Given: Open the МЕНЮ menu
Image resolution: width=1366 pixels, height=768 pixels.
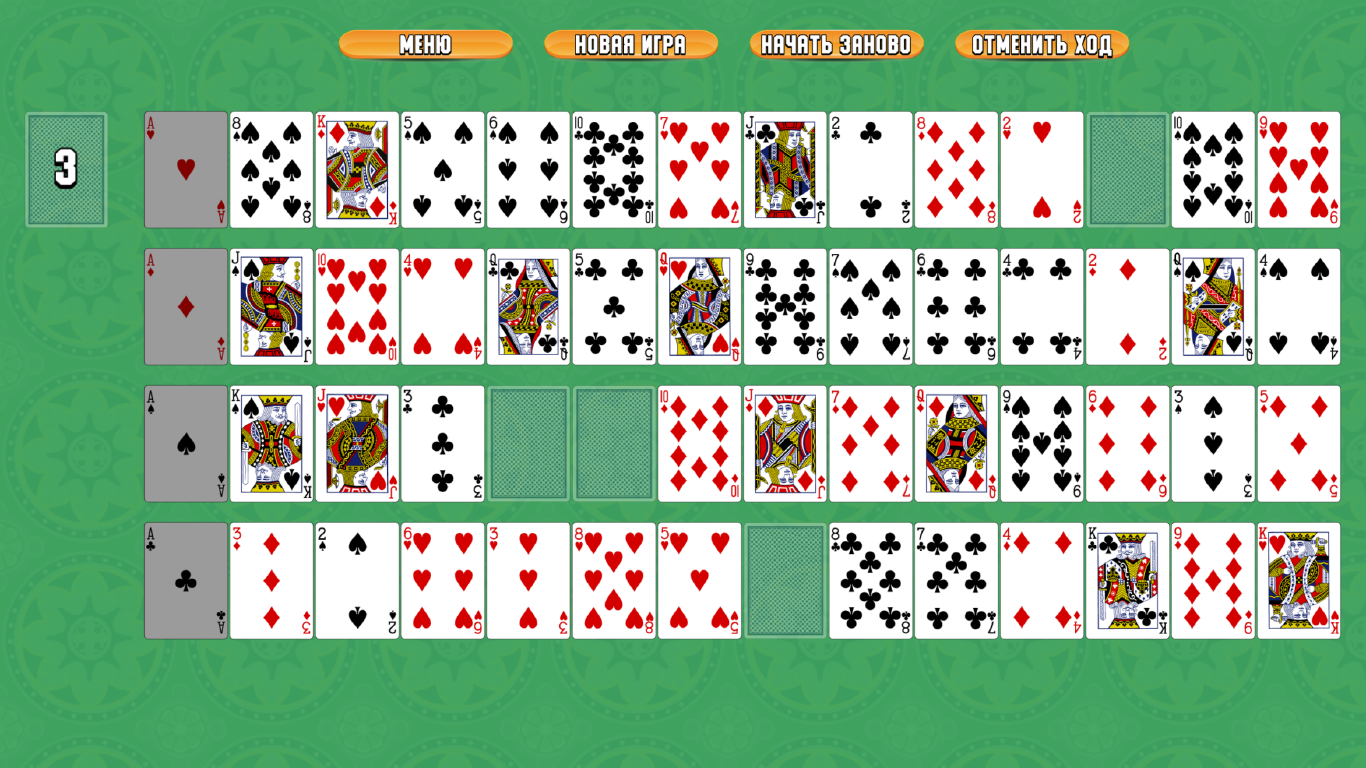Looking at the screenshot, I should point(426,44).
